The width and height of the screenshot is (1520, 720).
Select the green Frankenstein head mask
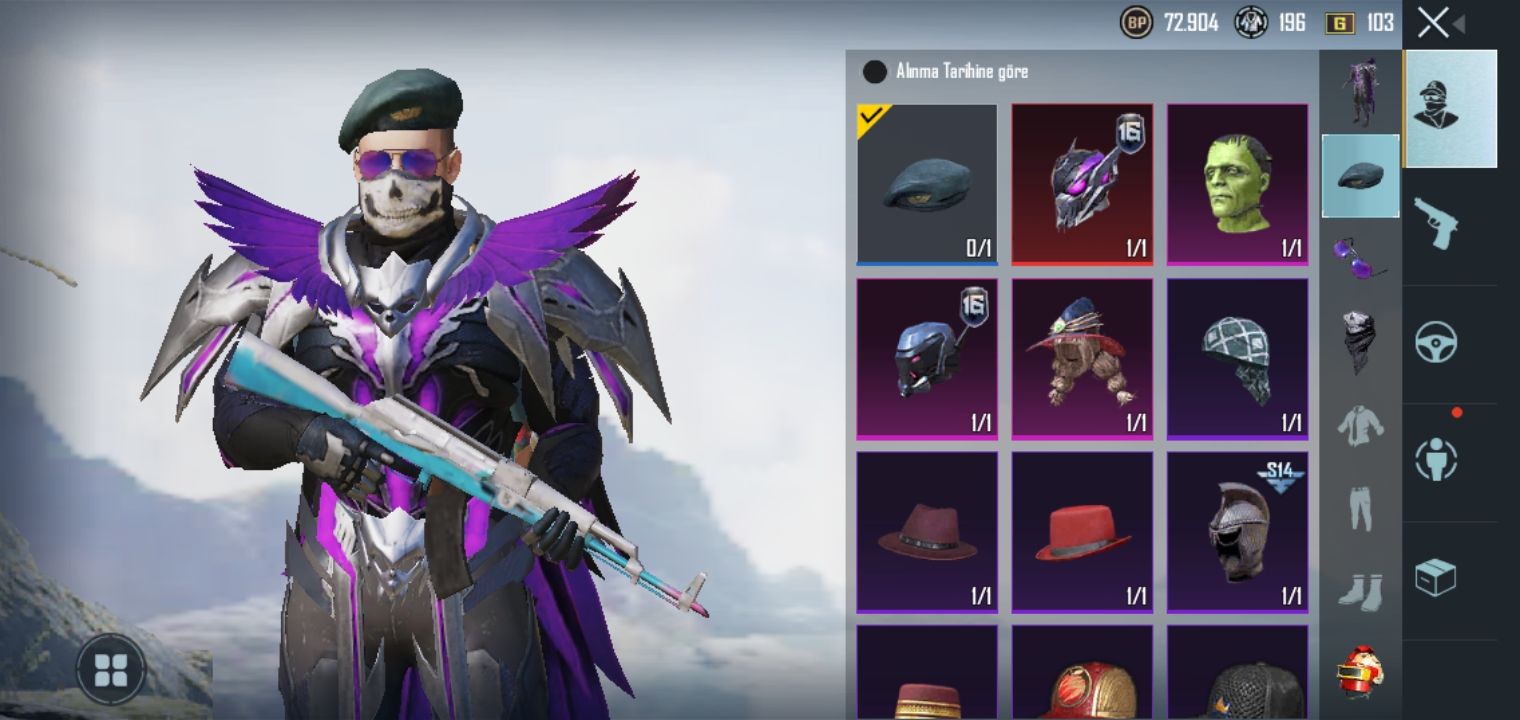(1237, 185)
